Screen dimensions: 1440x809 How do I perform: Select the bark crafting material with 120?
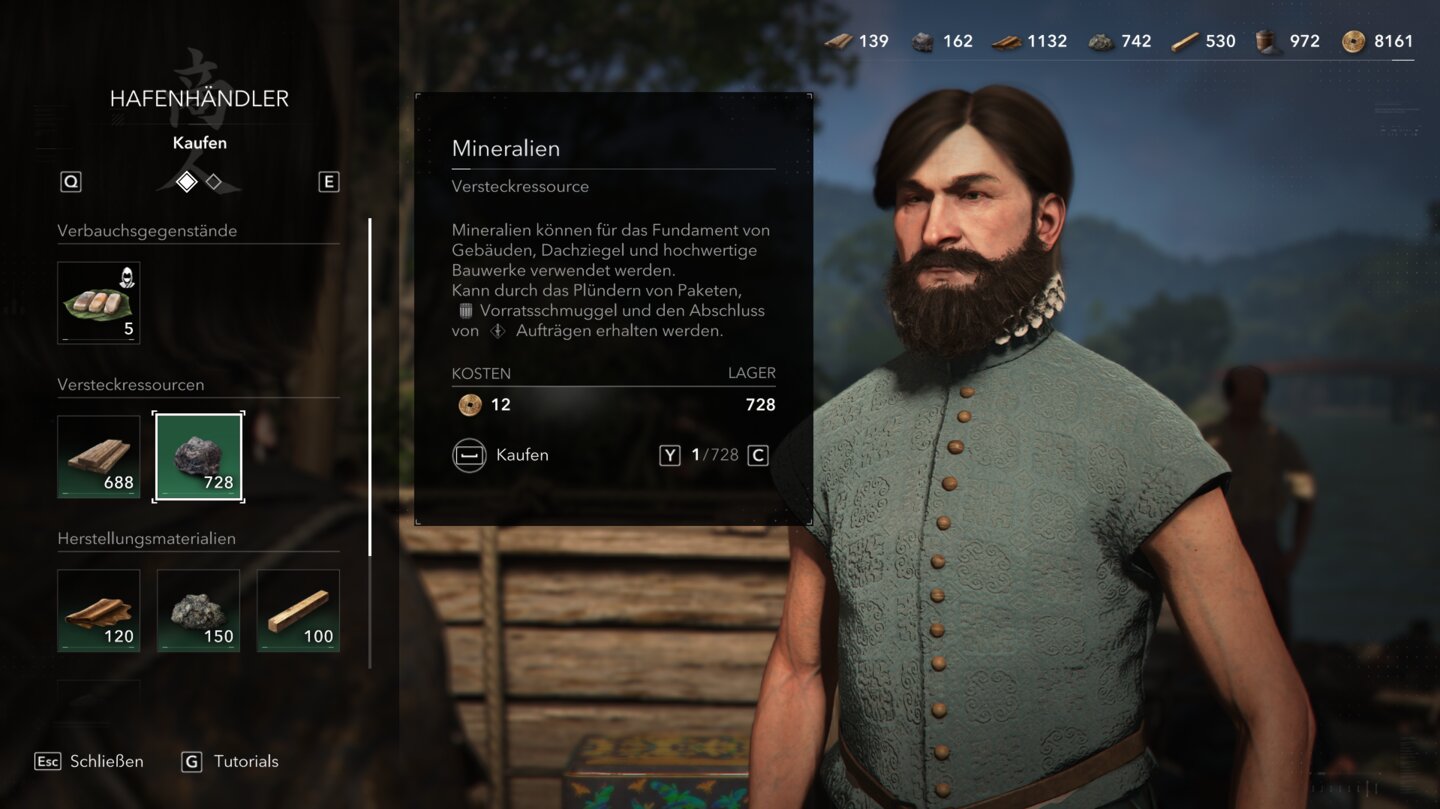98,610
